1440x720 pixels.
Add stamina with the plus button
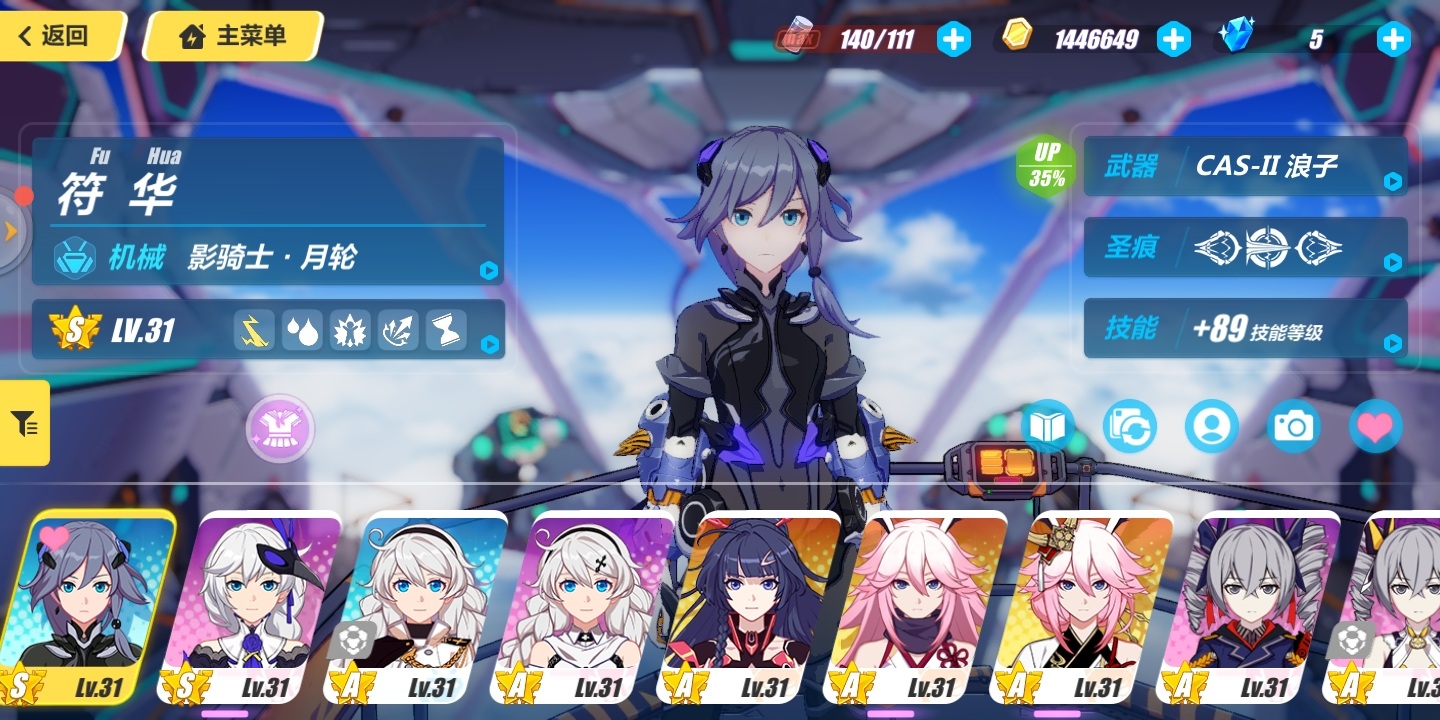(x=953, y=39)
